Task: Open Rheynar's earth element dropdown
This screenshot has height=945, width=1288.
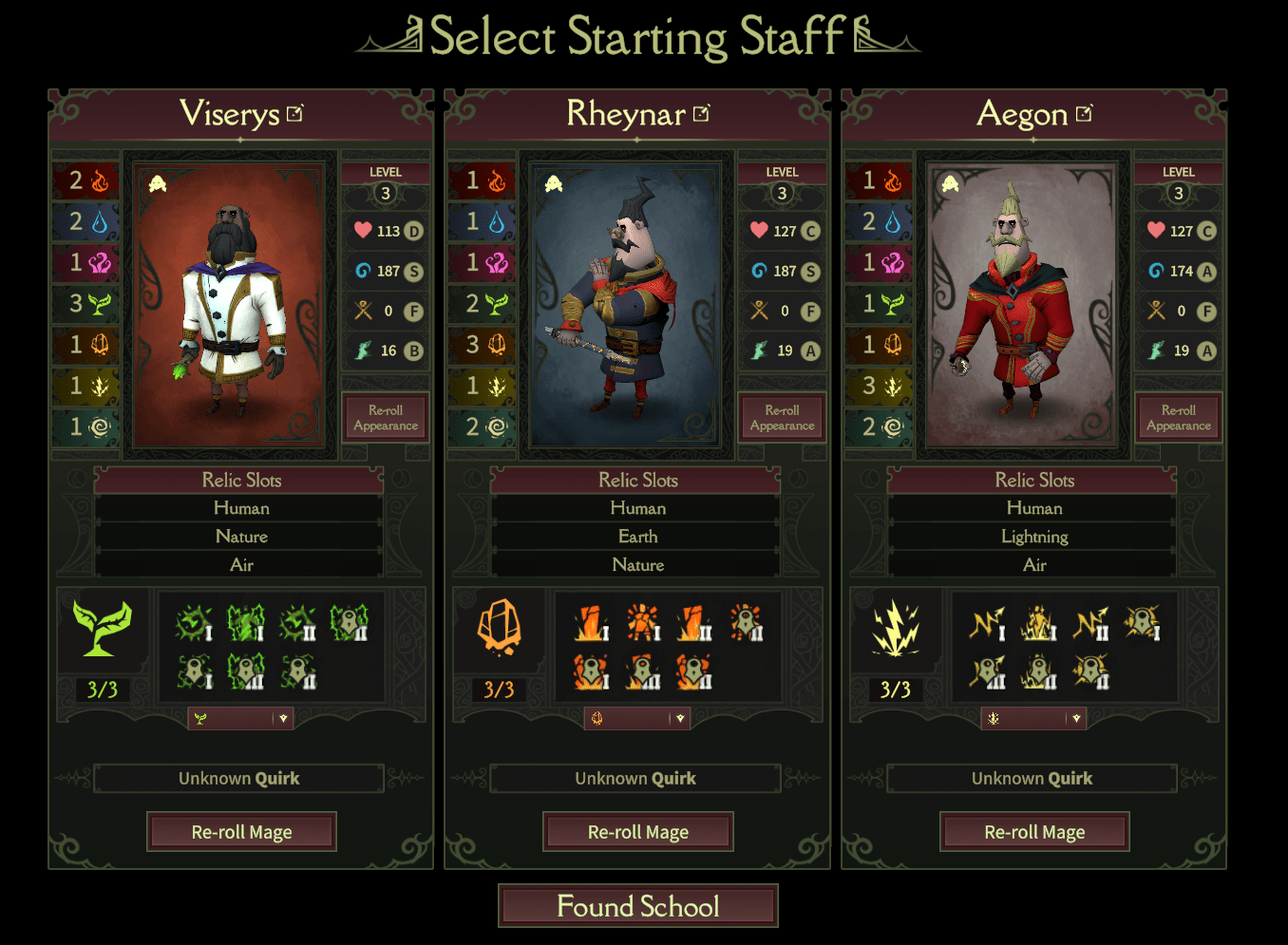Action: tap(637, 719)
